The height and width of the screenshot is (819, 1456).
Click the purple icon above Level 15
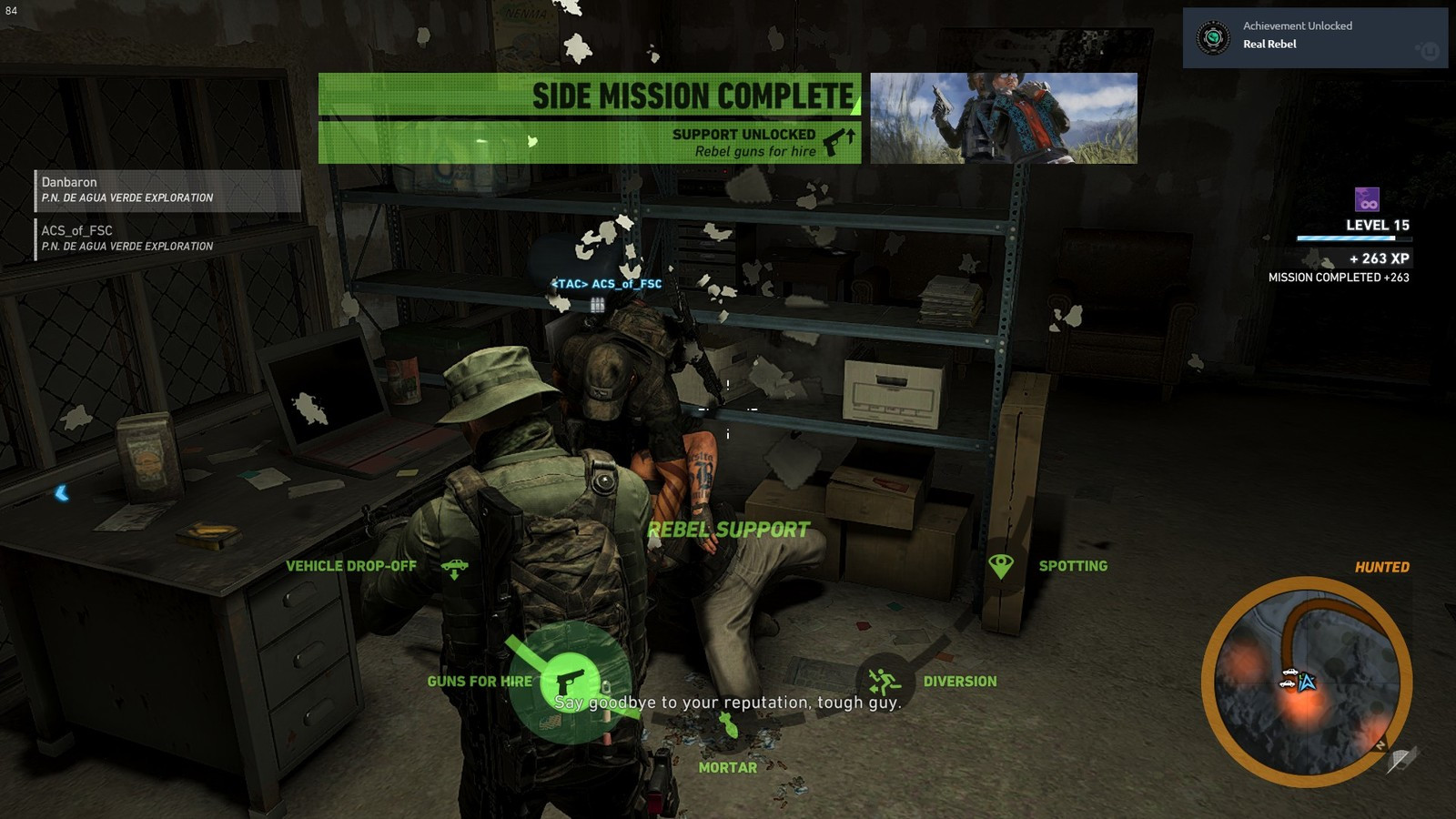pyautogui.click(x=1367, y=199)
